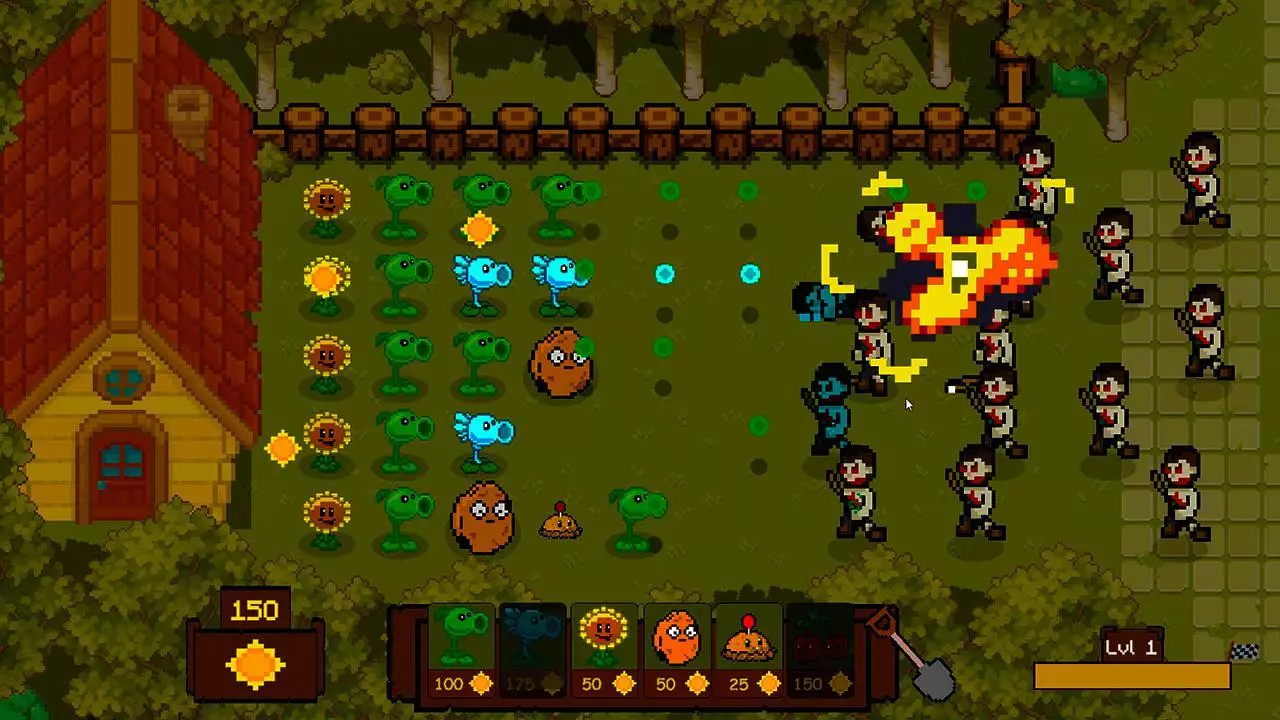Viewport: 1280px width, 720px height.
Task: Click the Wall-nut planted in the third row
Action: (x=562, y=365)
